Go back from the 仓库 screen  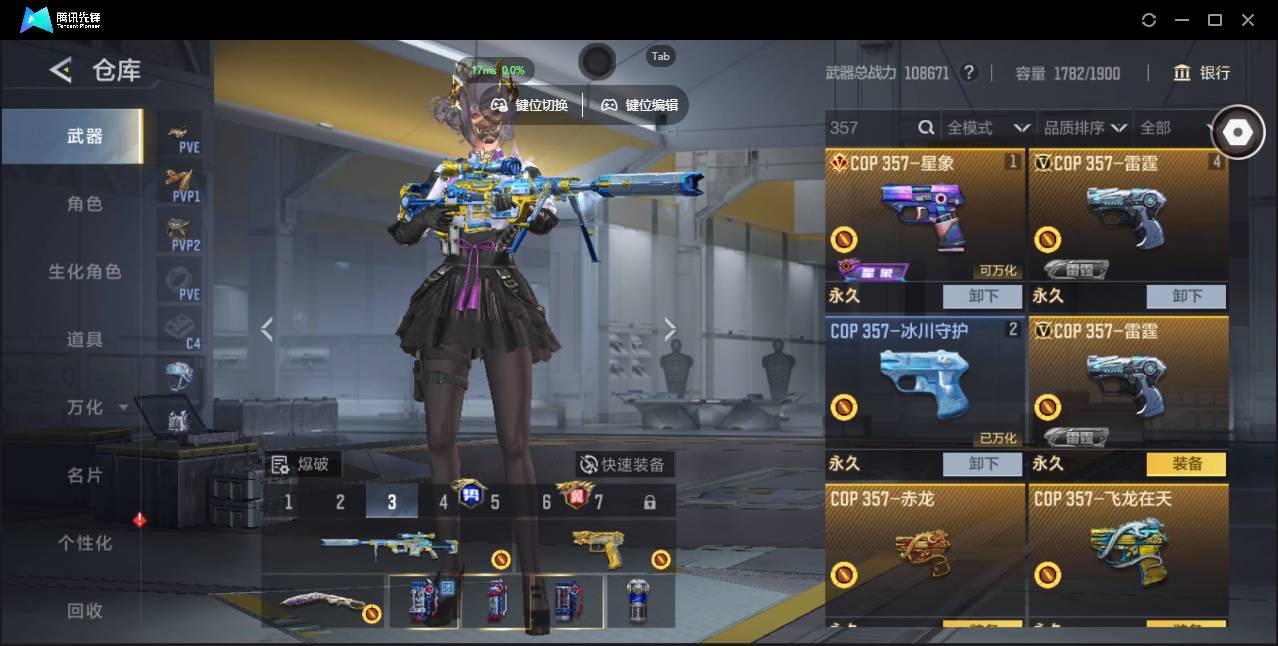tap(61, 70)
